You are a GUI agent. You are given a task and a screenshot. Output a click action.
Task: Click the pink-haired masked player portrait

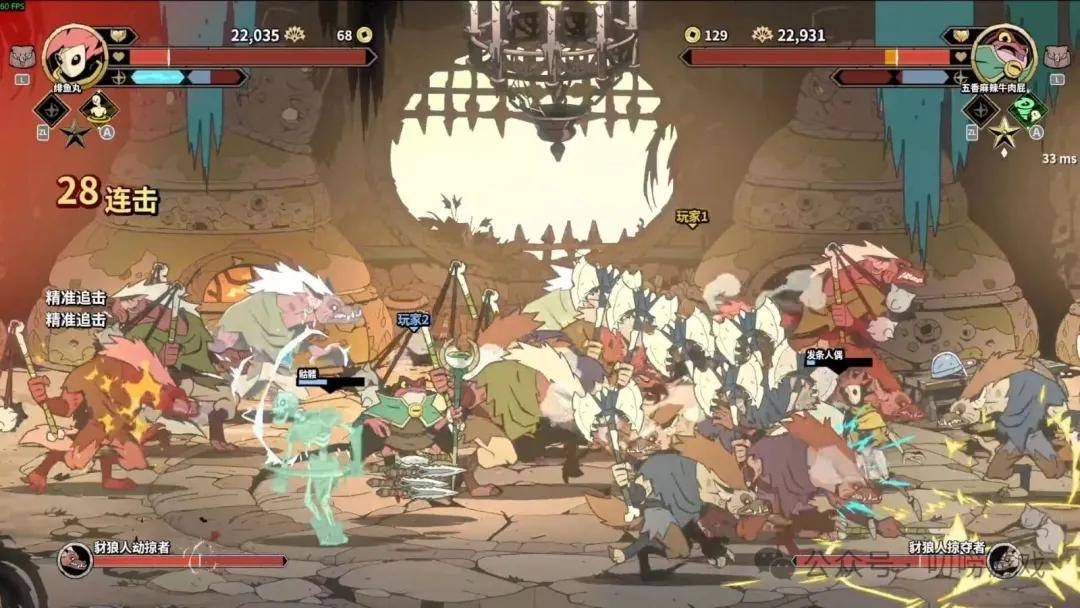[x=75, y=55]
